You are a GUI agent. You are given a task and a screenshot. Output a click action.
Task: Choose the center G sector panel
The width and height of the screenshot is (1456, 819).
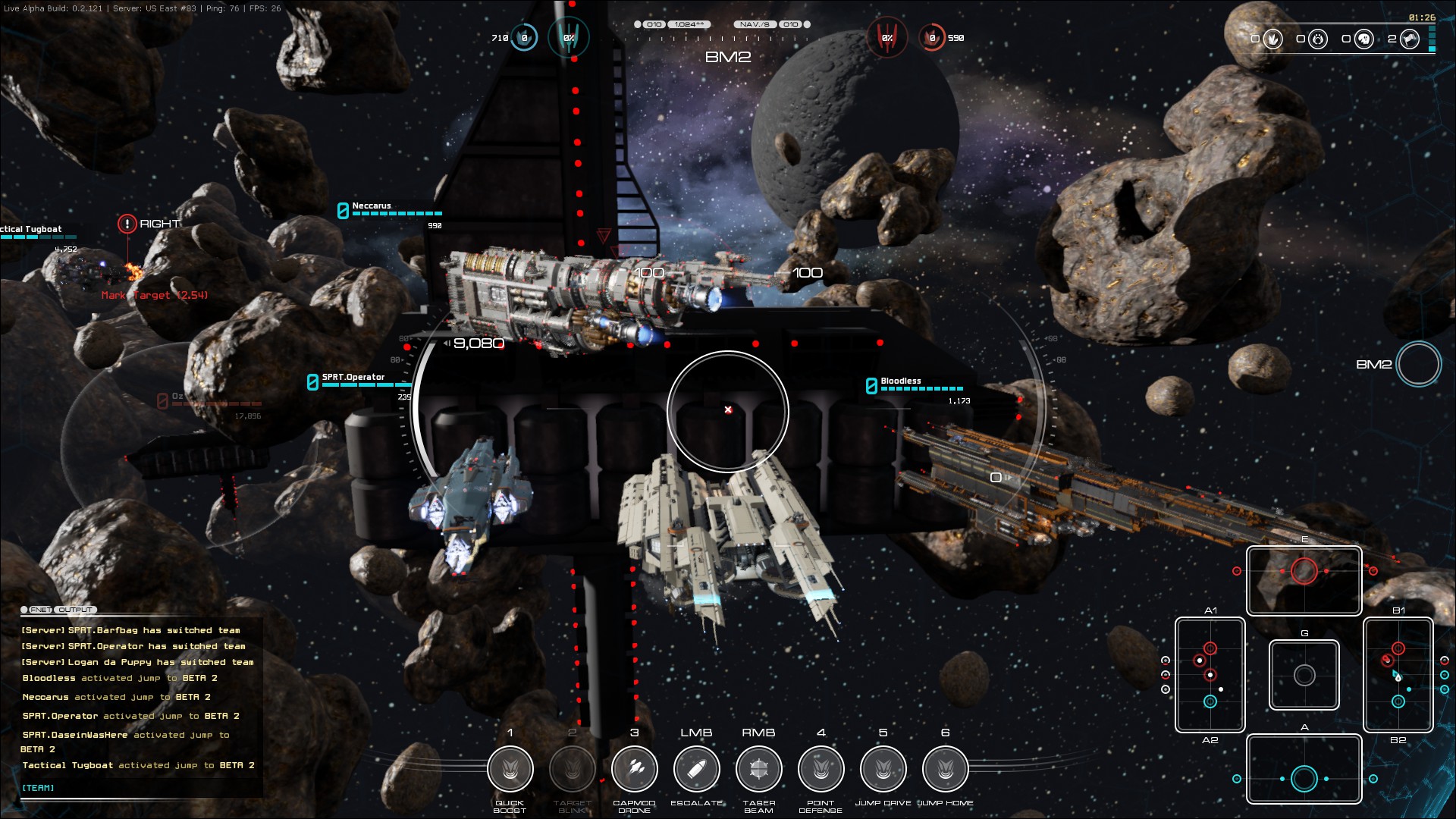(1304, 675)
